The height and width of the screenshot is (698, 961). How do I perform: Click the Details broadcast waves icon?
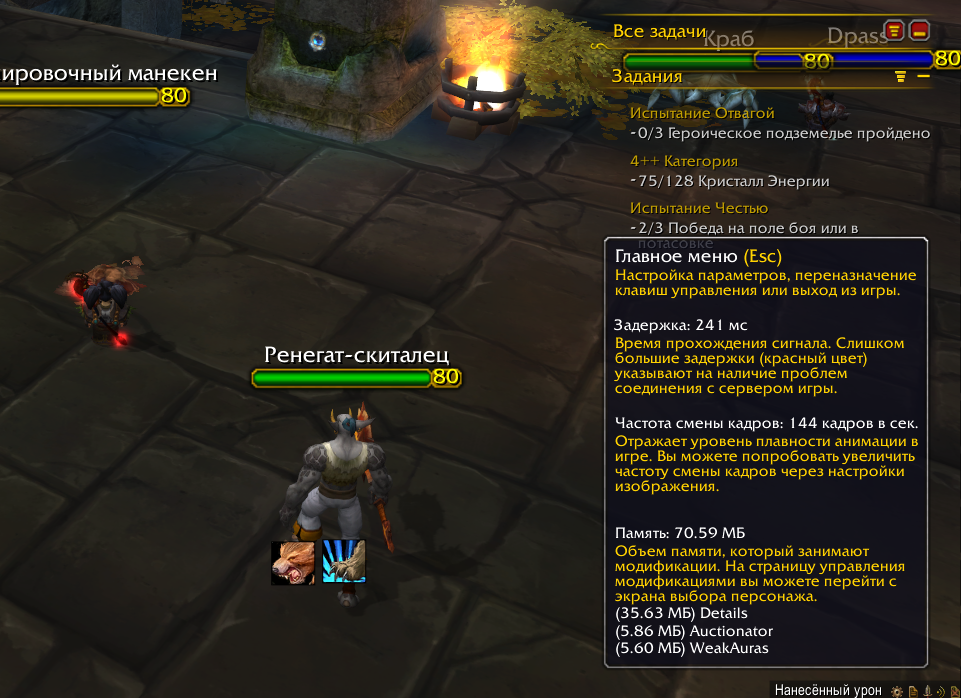point(940,691)
